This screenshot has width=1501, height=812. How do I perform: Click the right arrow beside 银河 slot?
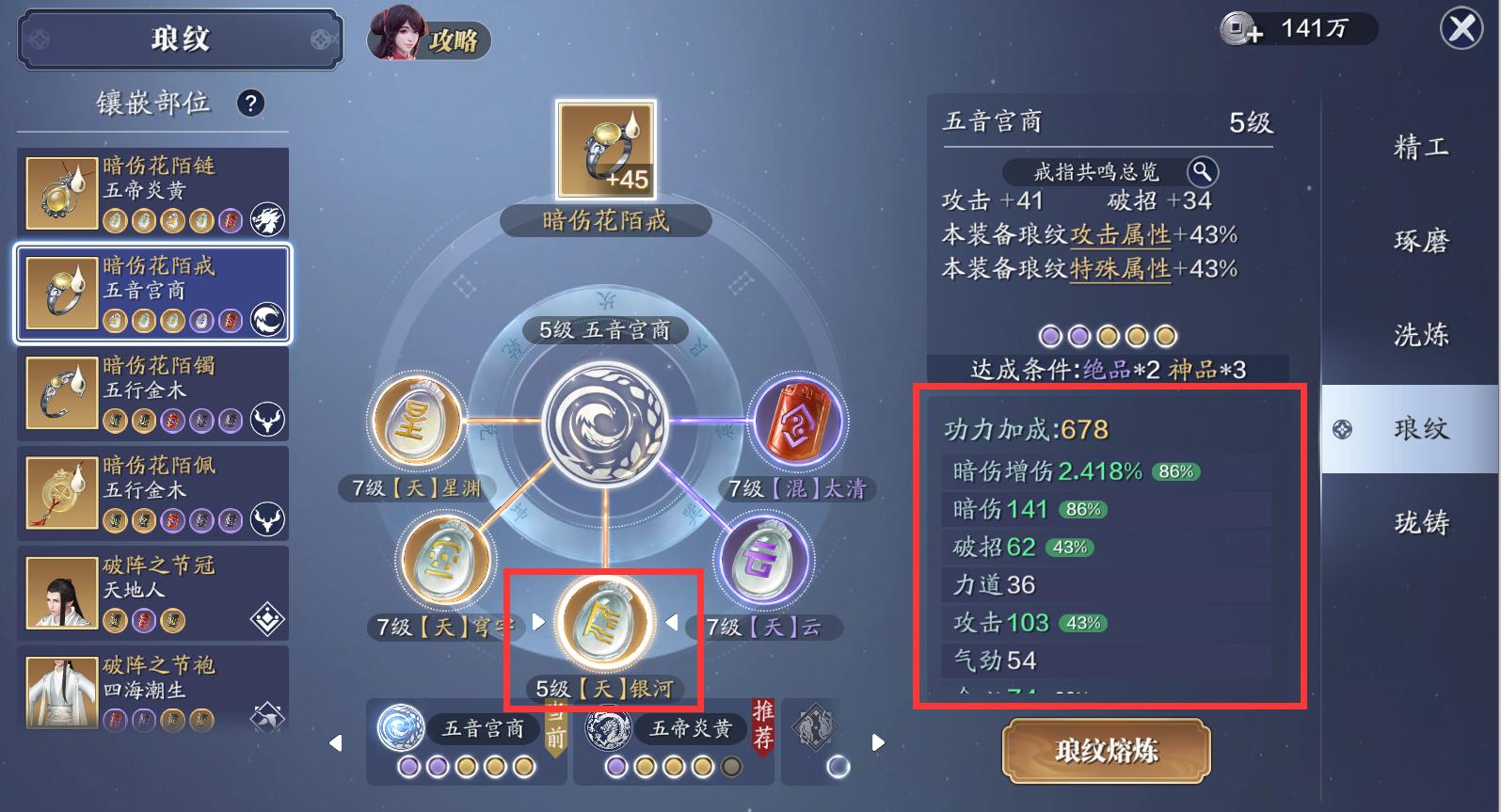point(672,620)
